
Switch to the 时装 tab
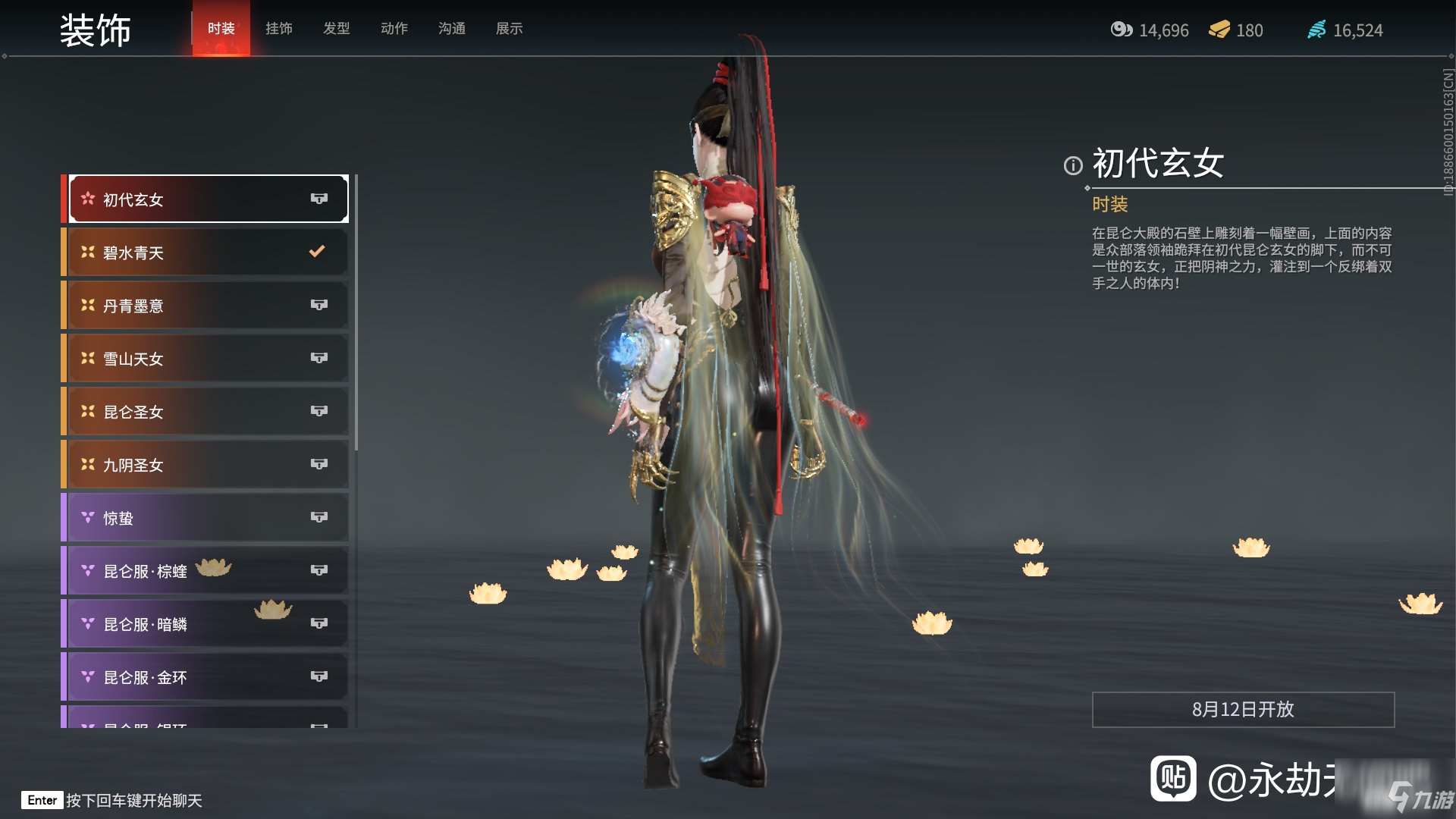(x=221, y=29)
